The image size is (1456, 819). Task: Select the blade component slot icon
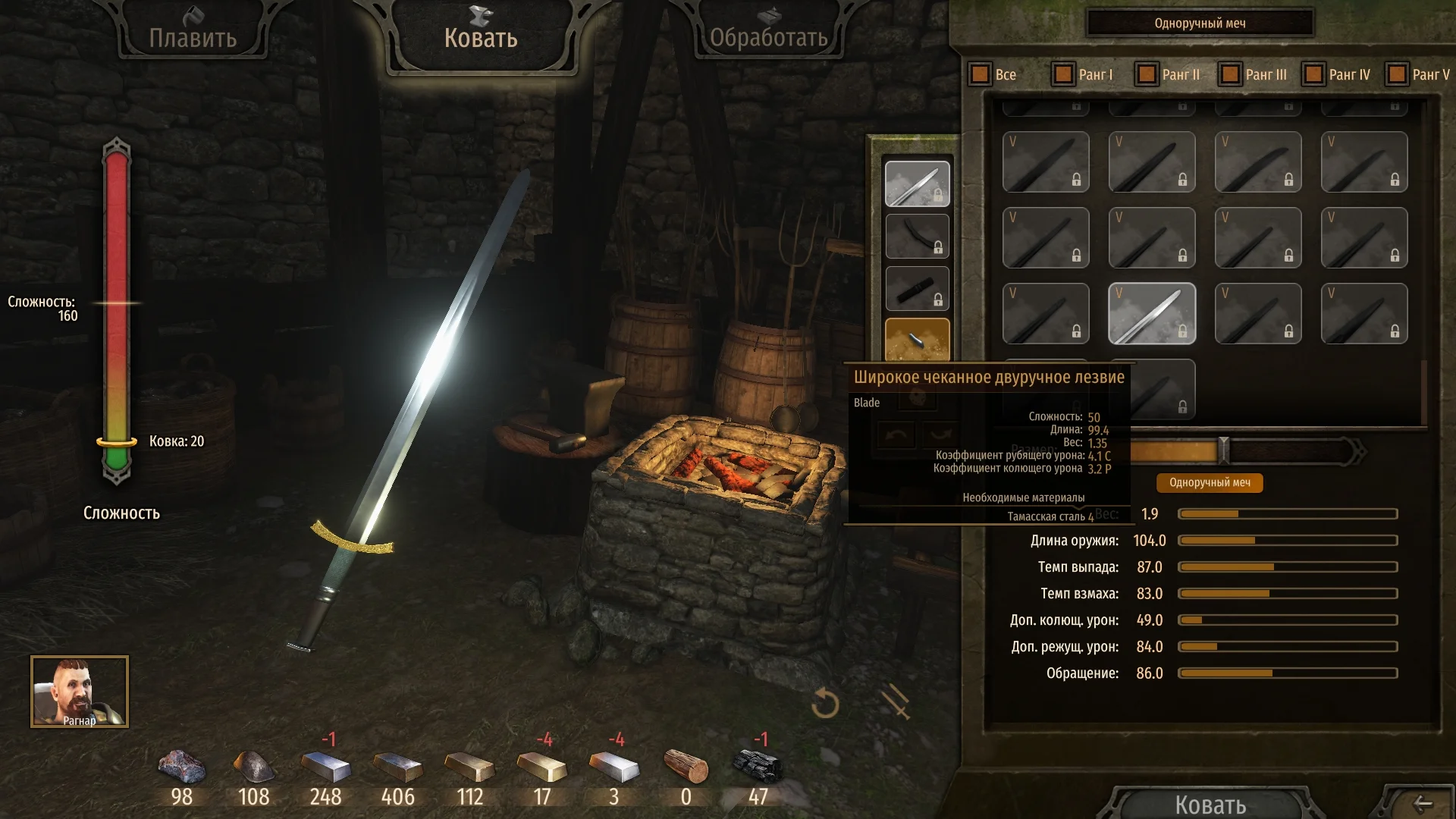pos(917,182)
